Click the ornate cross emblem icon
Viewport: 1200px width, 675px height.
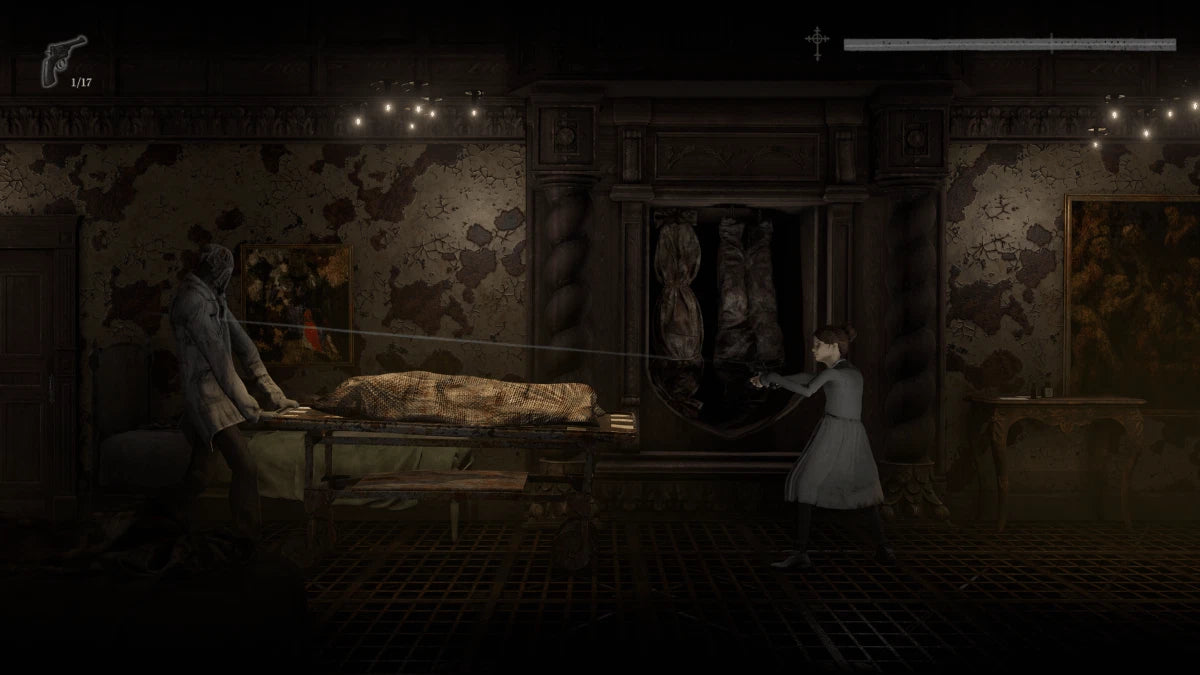point(818,43)
